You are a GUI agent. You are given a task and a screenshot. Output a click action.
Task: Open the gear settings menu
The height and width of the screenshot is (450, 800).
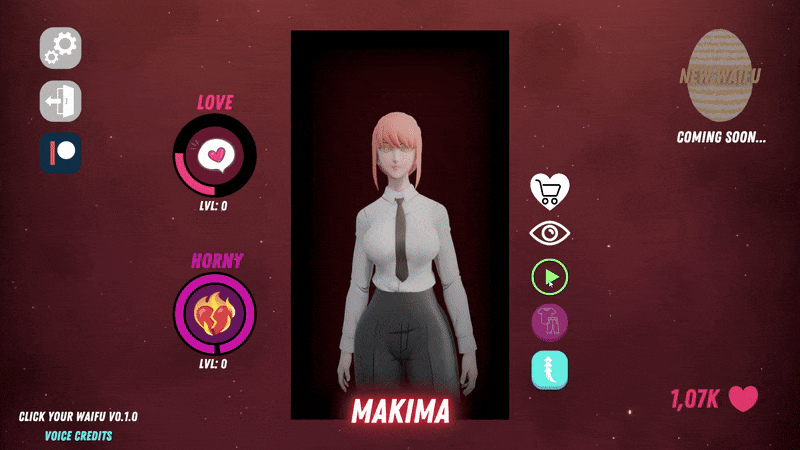pos(61,48)
